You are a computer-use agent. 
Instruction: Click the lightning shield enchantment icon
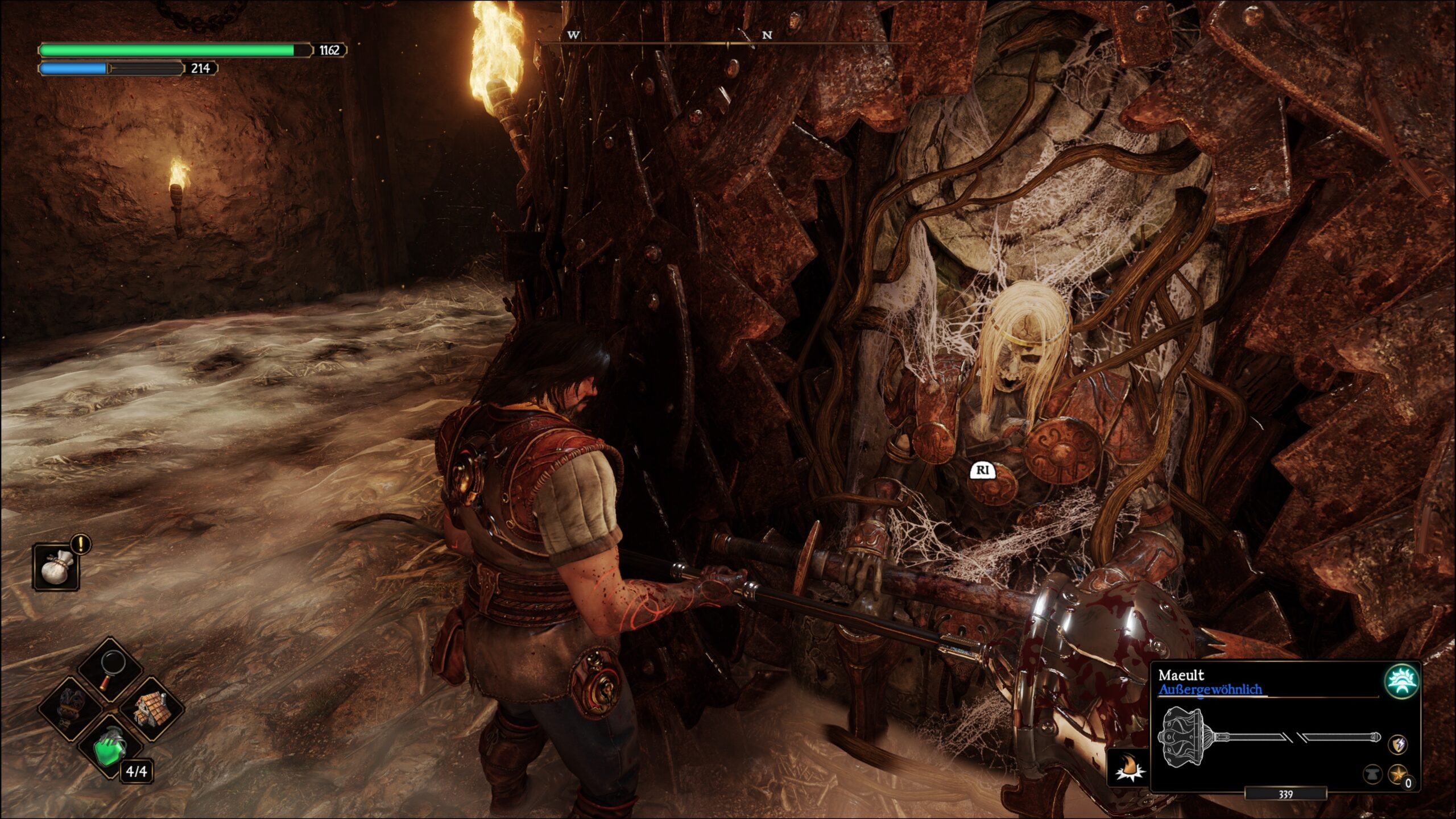[1399, 744]
